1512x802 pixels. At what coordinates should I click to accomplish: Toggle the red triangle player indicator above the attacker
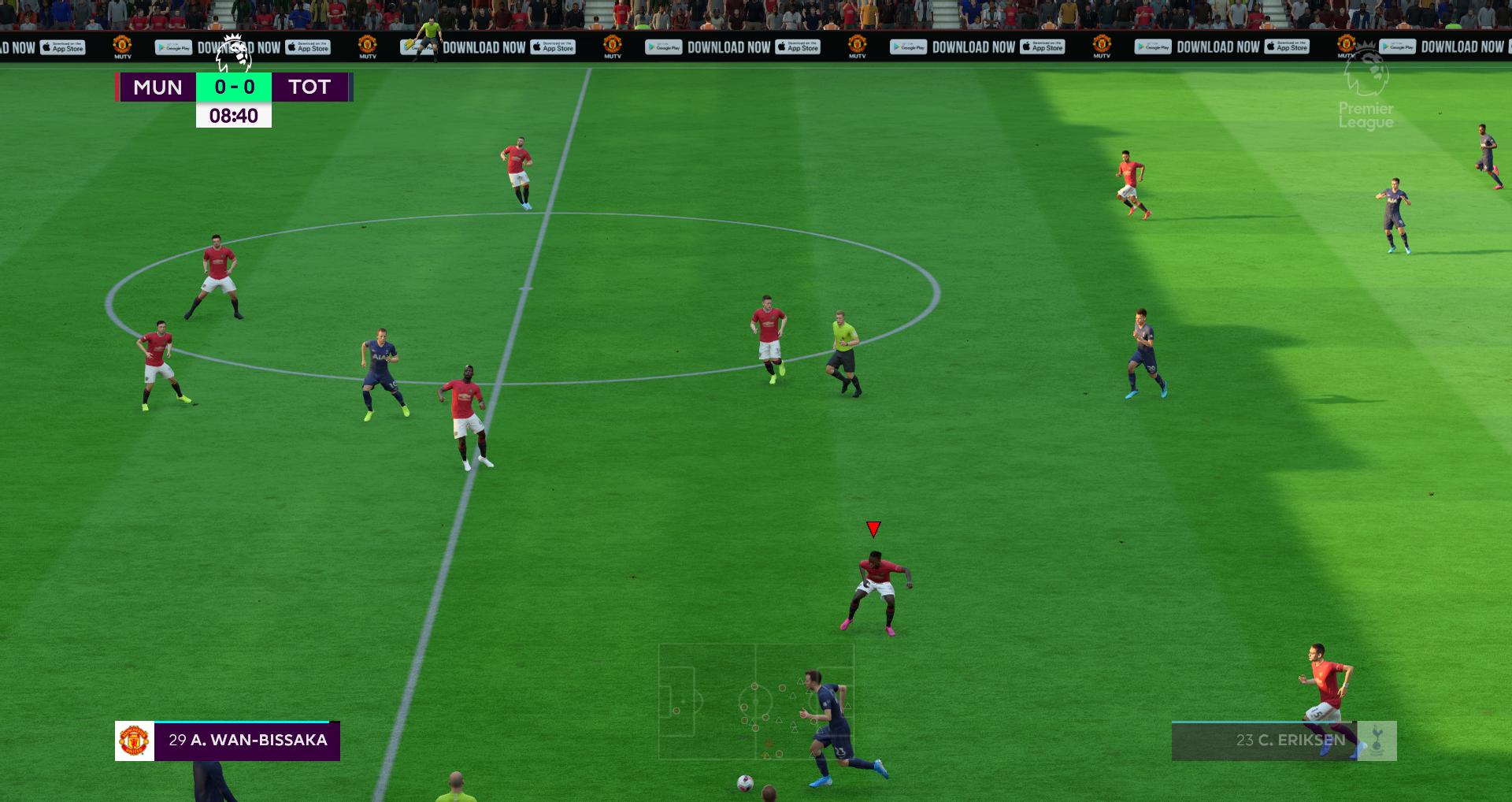point(873,529)
